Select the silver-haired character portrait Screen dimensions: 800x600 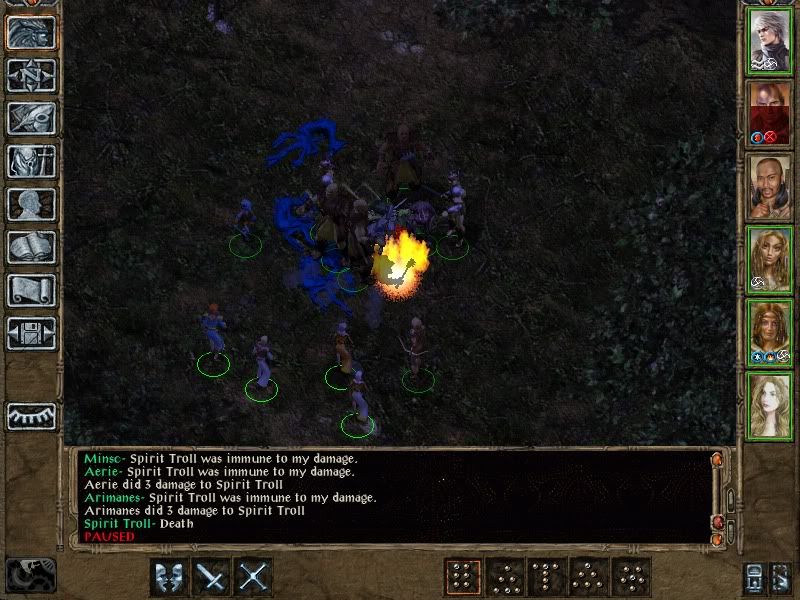click(769, 41)
